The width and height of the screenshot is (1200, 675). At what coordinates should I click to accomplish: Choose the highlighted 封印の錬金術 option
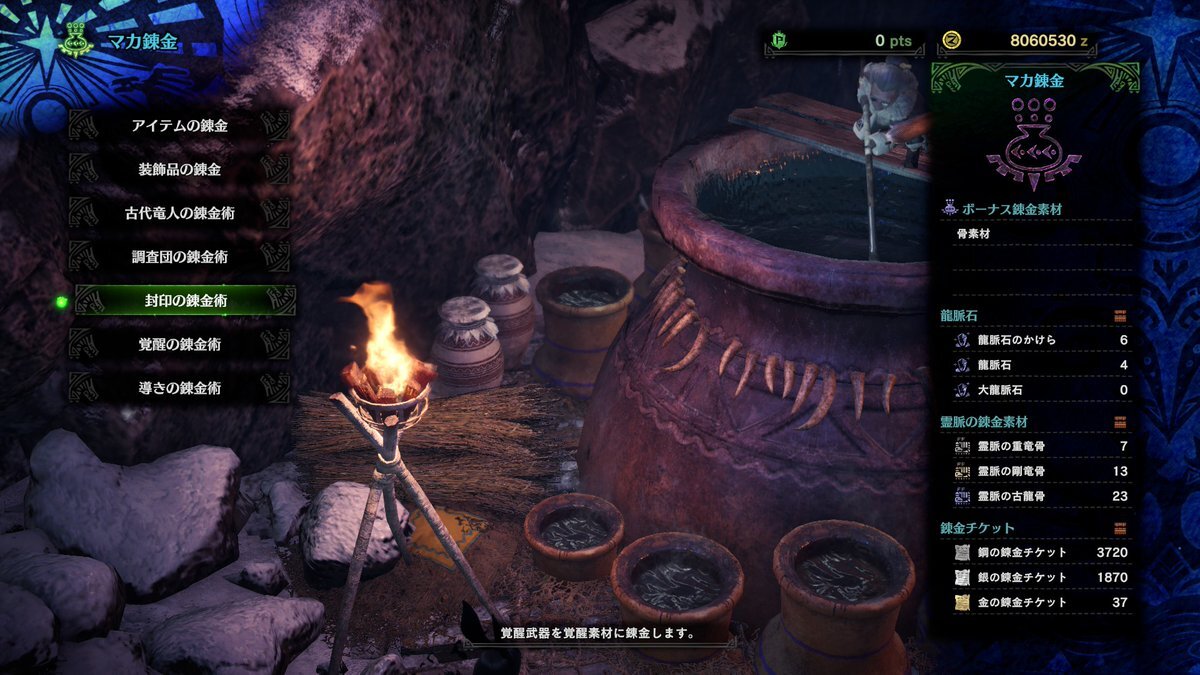click(184, 300)
